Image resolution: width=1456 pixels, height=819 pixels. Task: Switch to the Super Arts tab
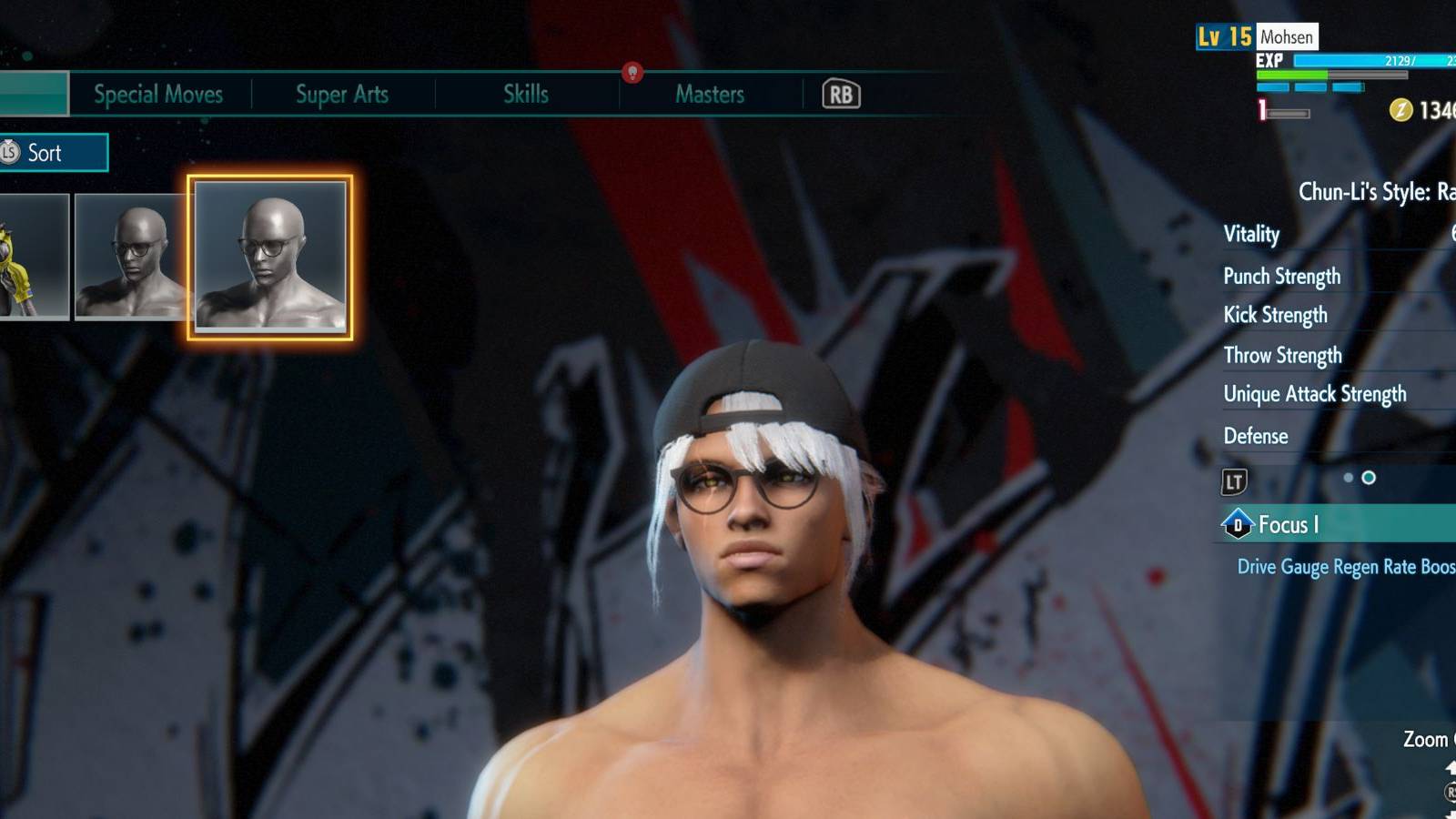[341, 94]
